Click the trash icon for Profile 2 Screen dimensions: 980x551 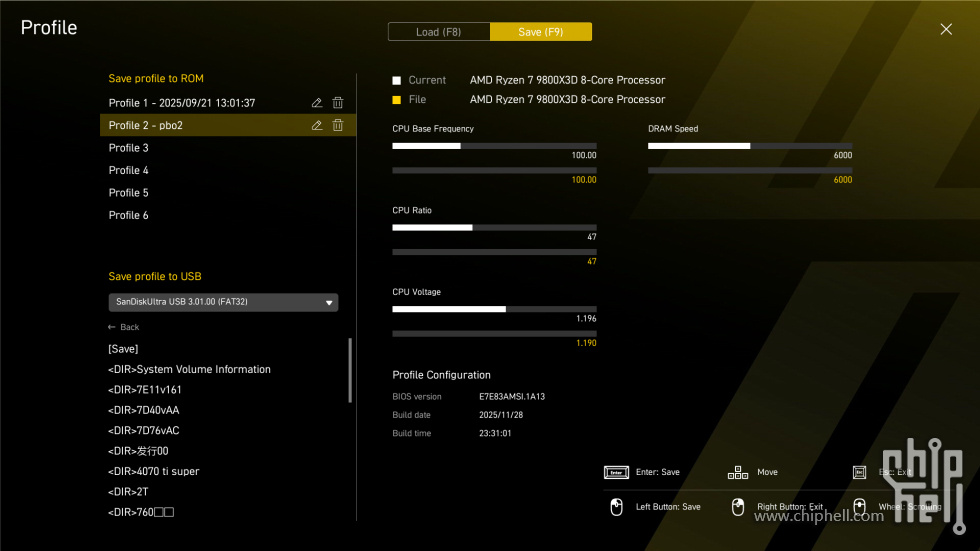(x=338, y=125)
